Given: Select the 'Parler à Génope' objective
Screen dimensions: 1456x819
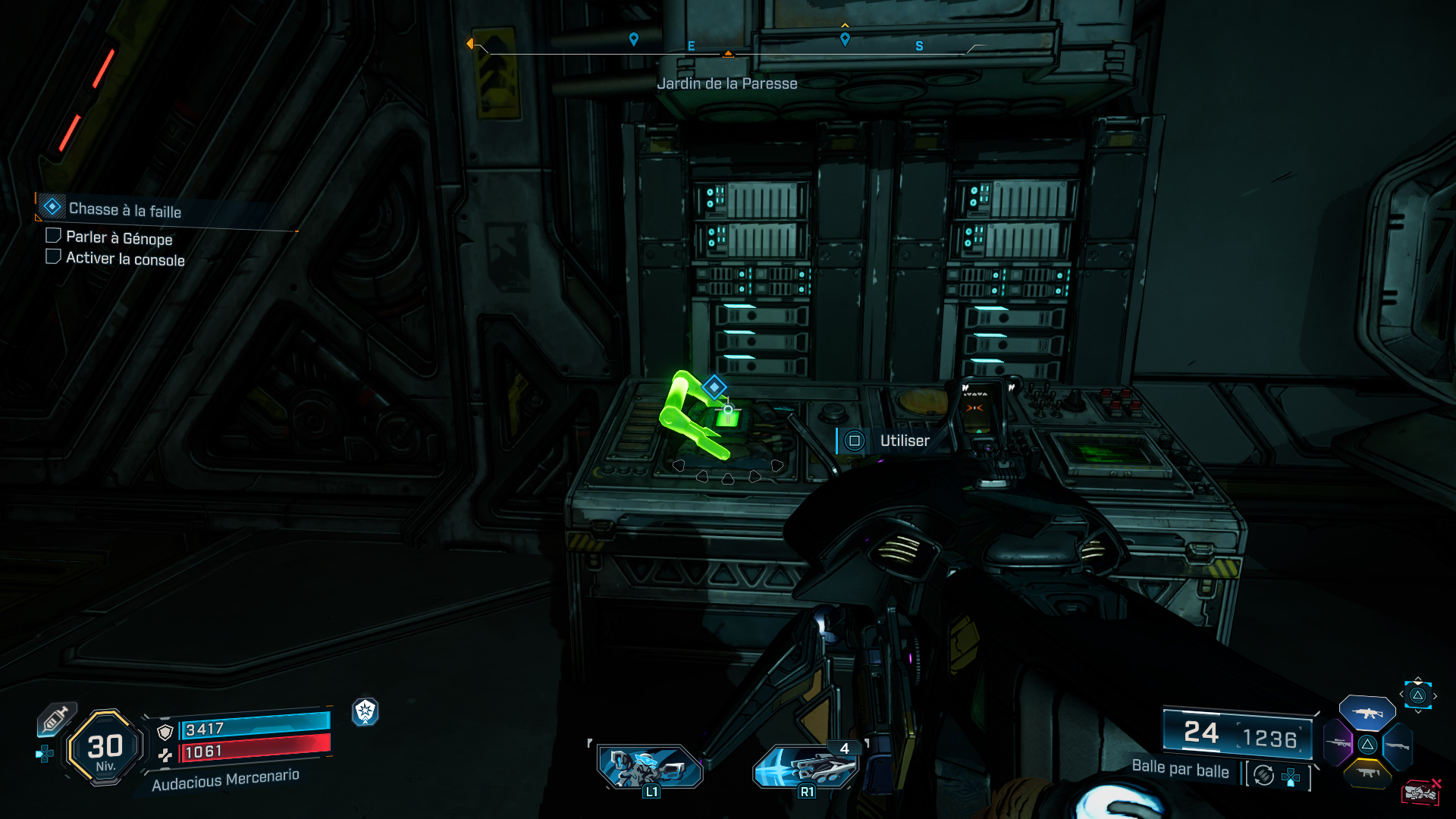Looking at the screenshot, I should point(119,238).
